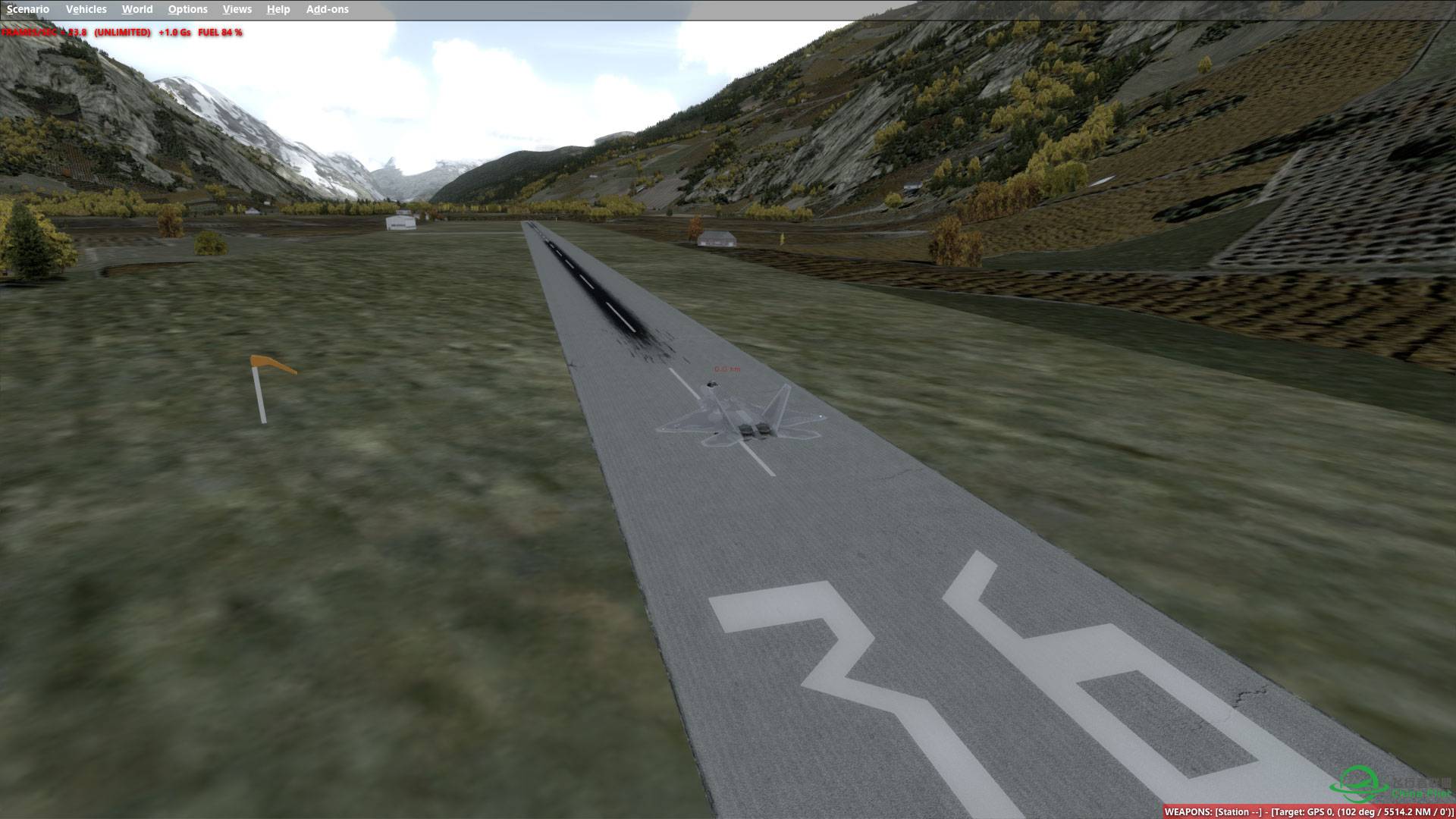Click the 0.0 km distance label
Viewport: 1456px width, 819px height.
pyautogui.click(x=726, y=369)
